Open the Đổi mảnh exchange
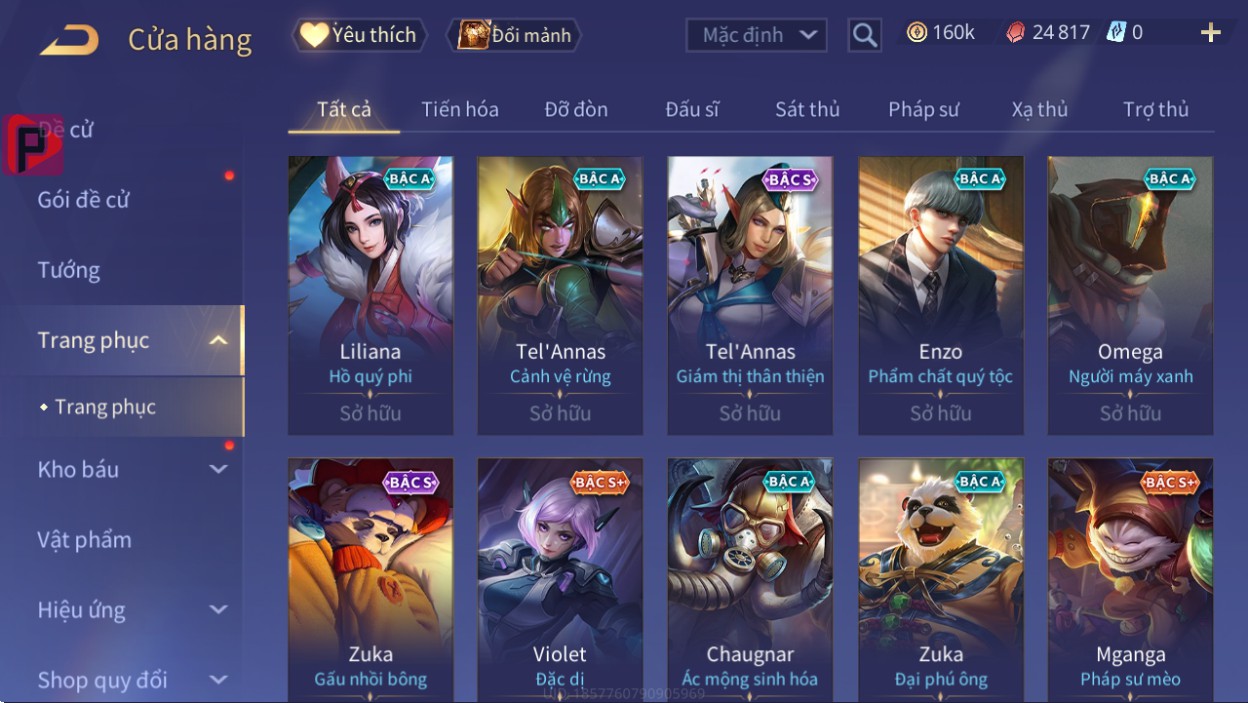The width and height of the screenshot is (1248, 703). [514, 36]
